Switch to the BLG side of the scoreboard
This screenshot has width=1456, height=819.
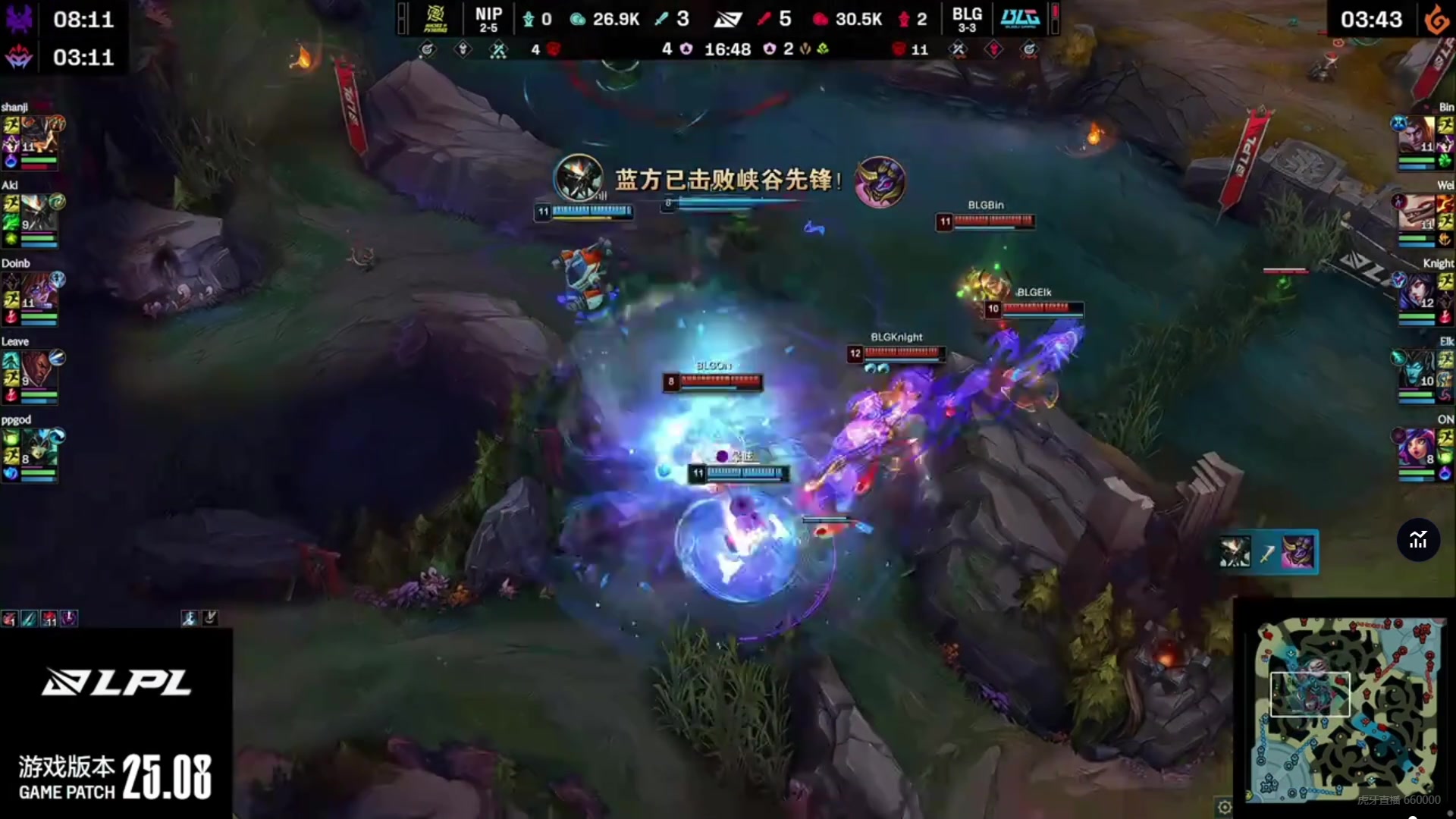[x=968, y=19]
